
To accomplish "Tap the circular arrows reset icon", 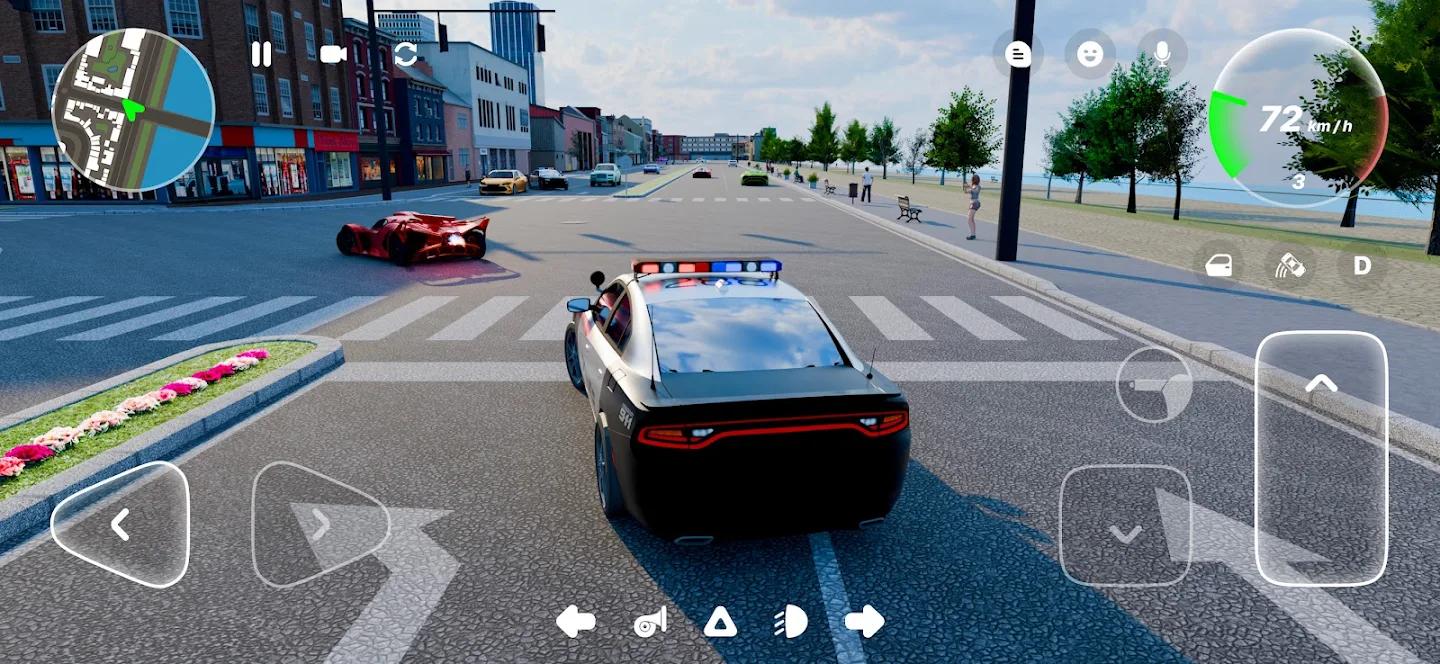I will (x=406, y=54).
